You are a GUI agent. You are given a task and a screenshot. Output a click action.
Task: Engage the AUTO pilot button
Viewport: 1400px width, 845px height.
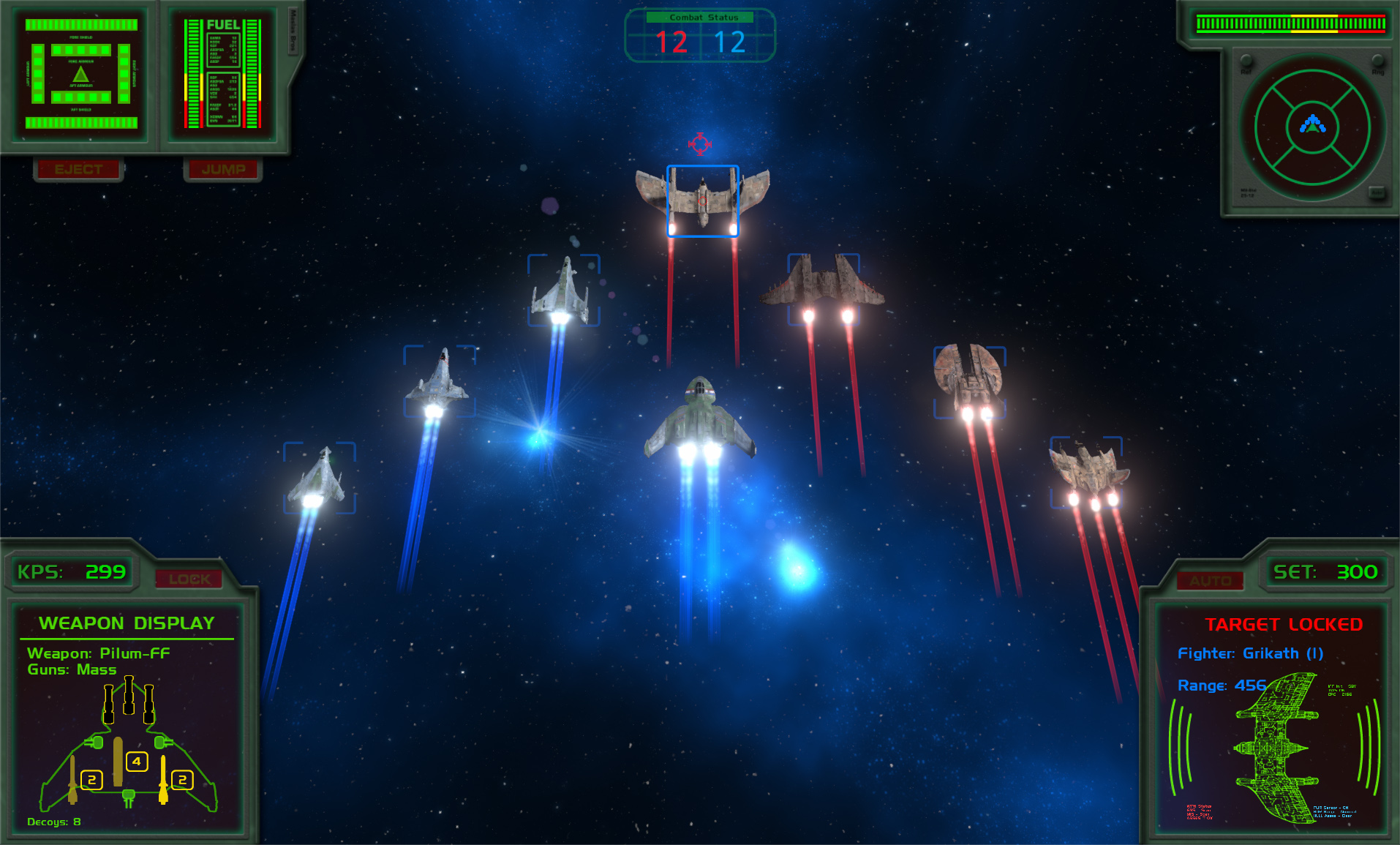point(1210,581)
